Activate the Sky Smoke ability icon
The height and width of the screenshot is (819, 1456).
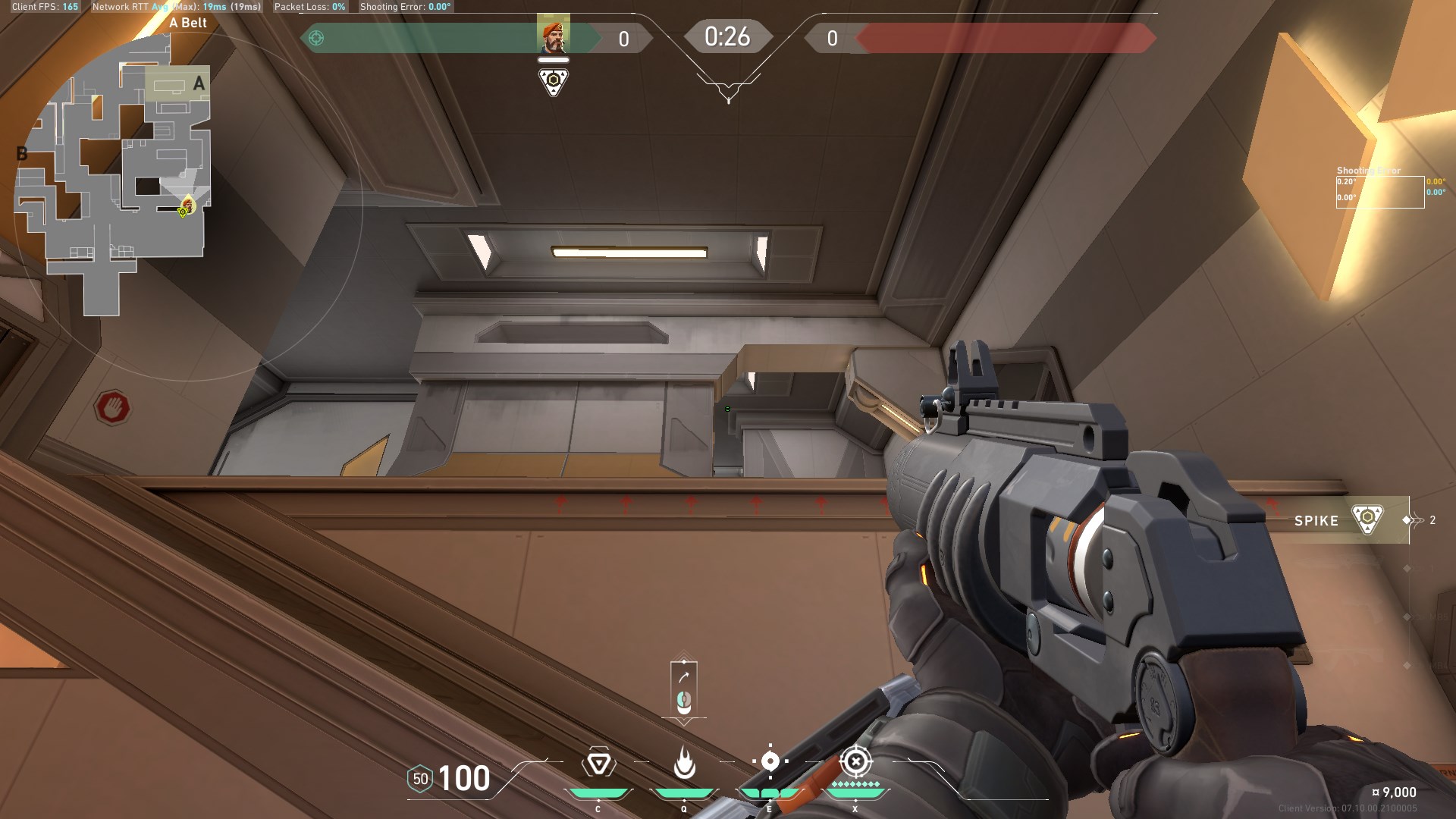pyautogui.click(x=770, y=761)
